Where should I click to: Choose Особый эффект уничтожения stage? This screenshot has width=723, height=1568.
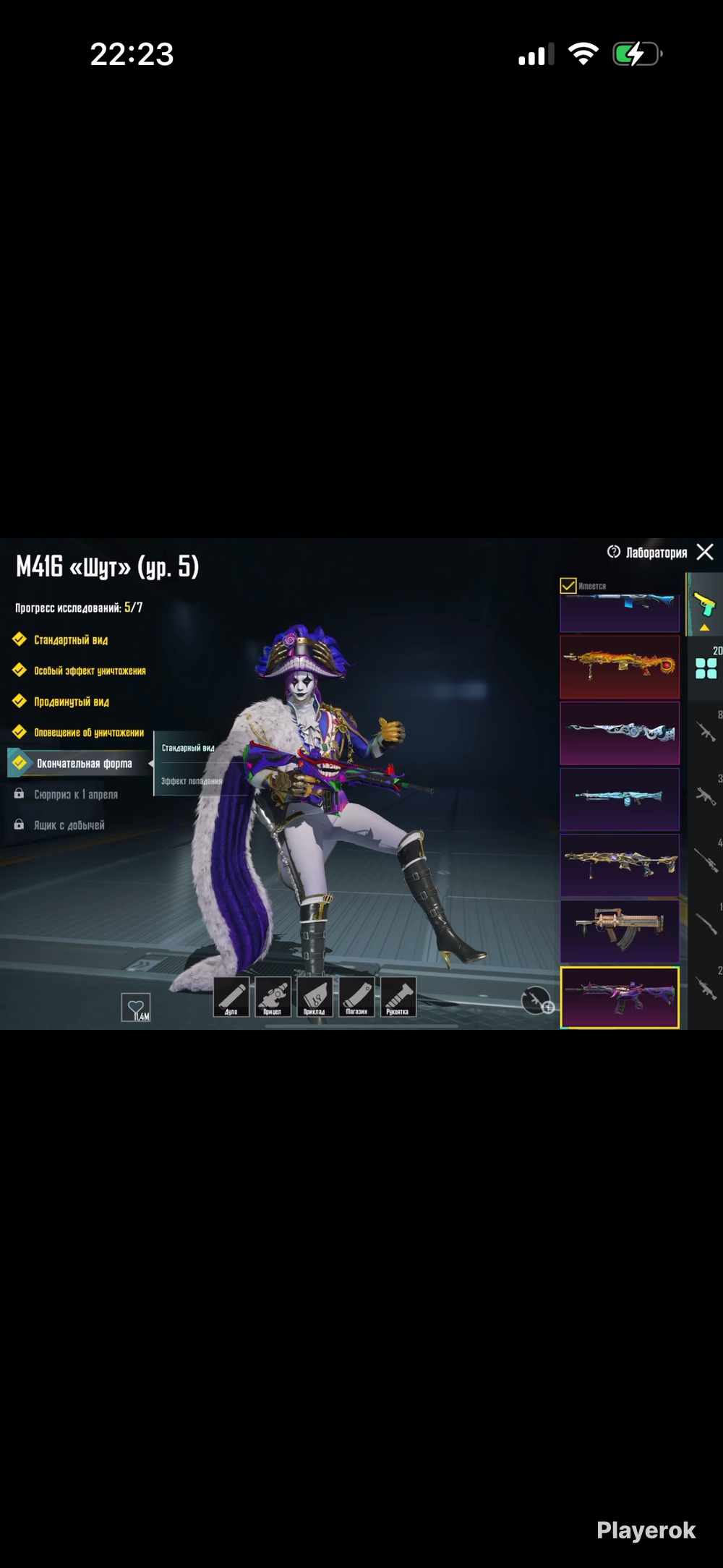click(x=90, y=671)
